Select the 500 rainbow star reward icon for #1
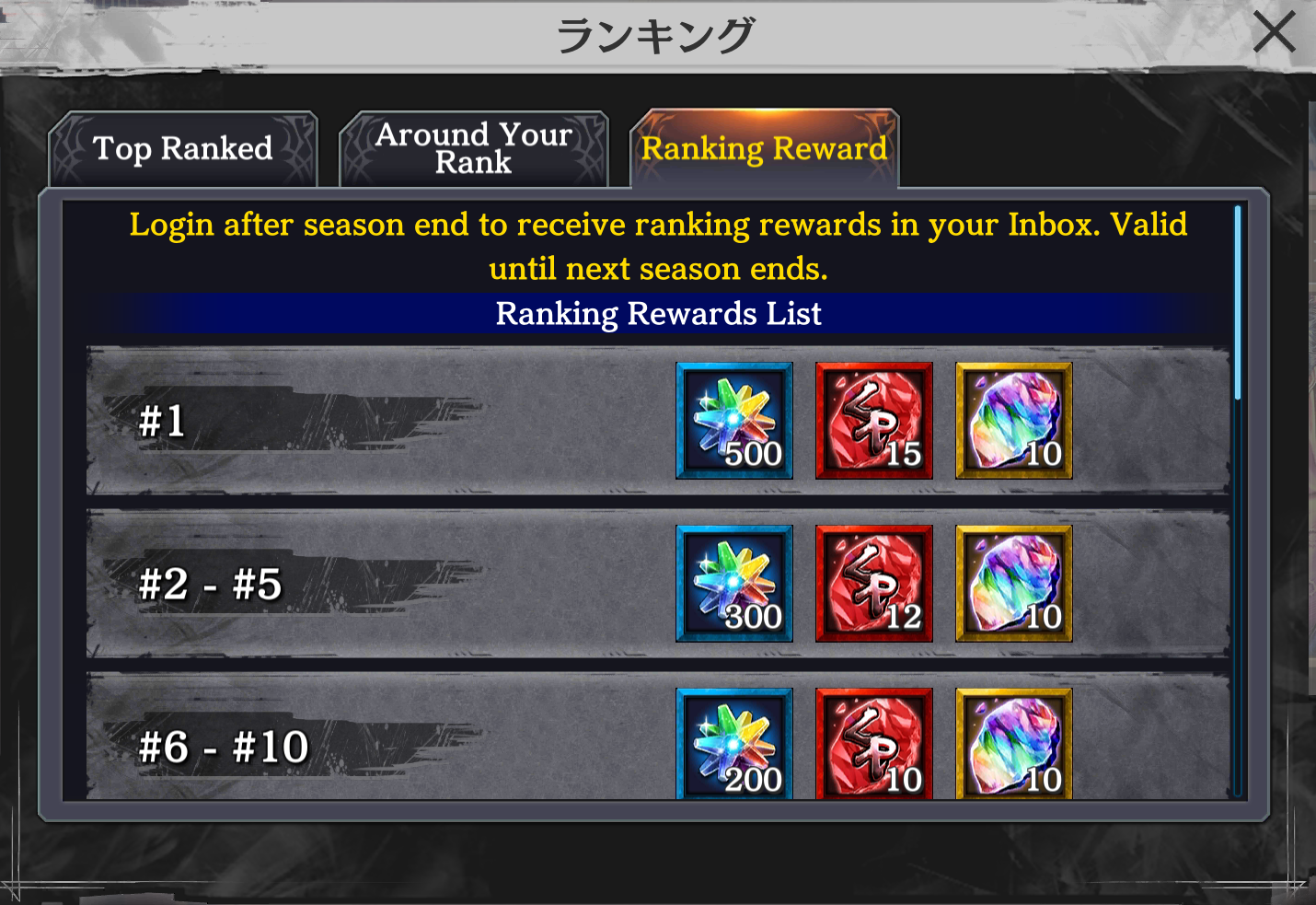This screenshot has width=1316, height=905. (733, 421)
